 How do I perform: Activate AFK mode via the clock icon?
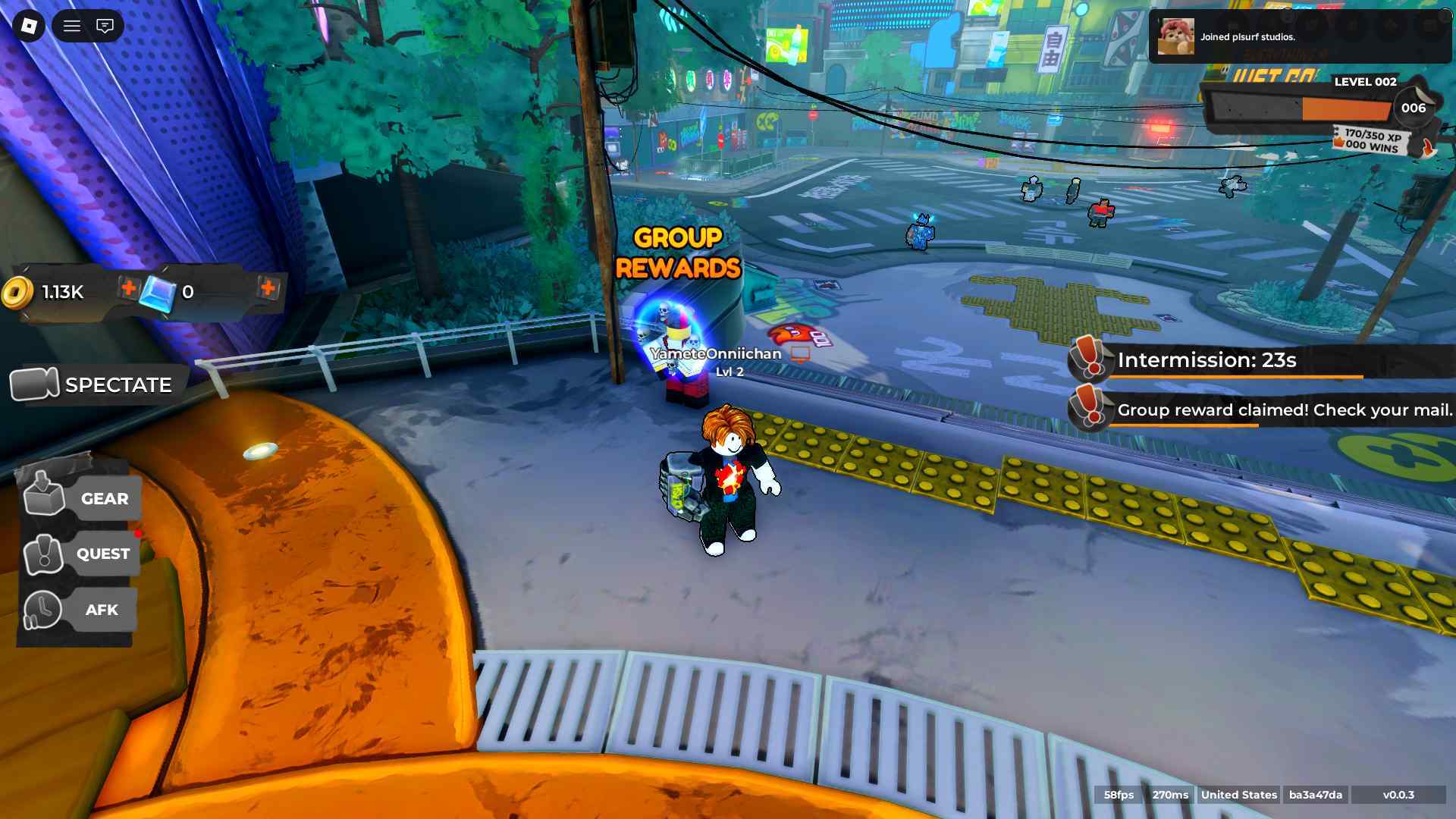click(x=43, y=610)
